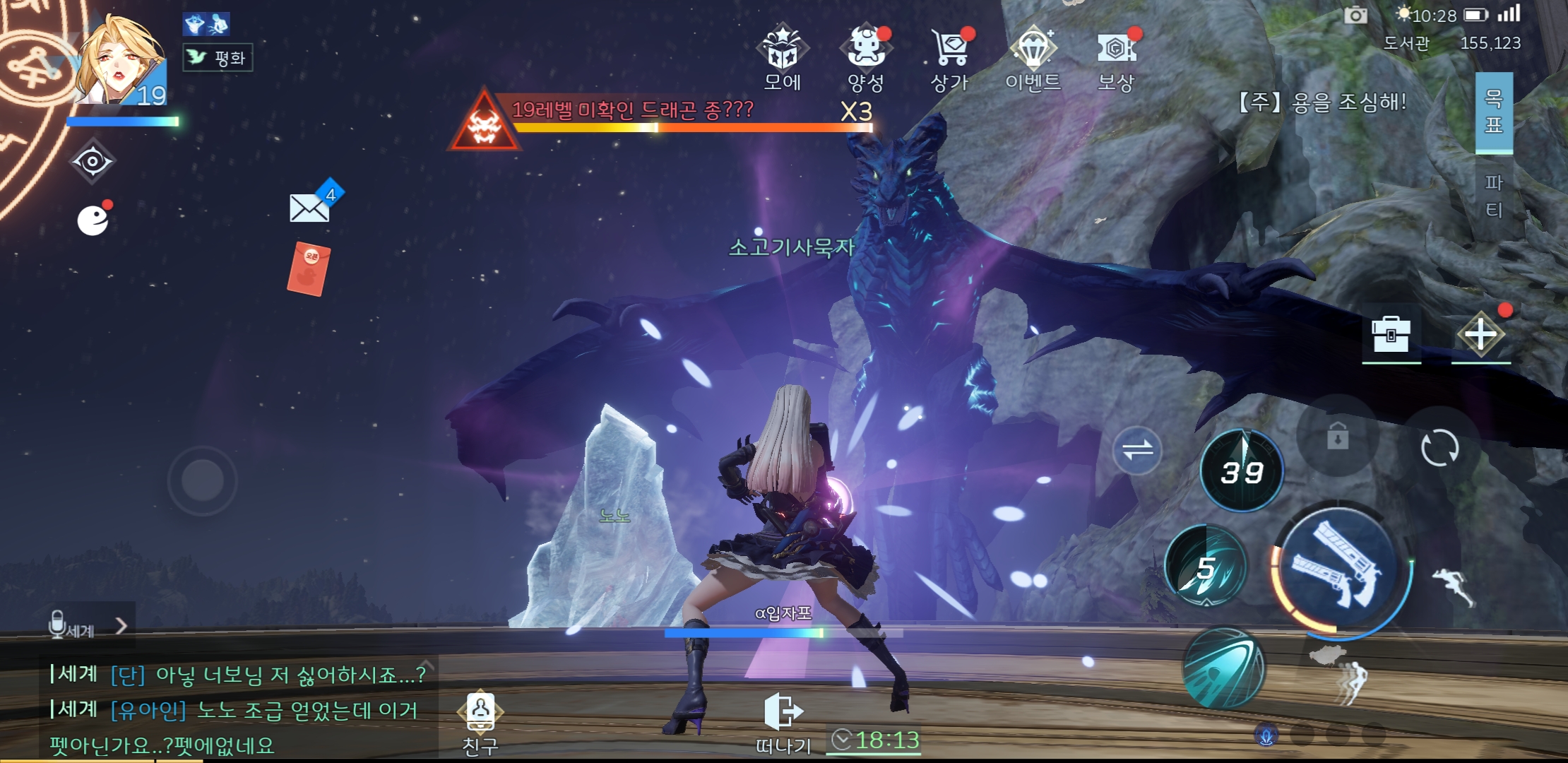The height and width of the screenshot is (763, 1568).
Task: Open the red envelope gift
Action: 309,268
